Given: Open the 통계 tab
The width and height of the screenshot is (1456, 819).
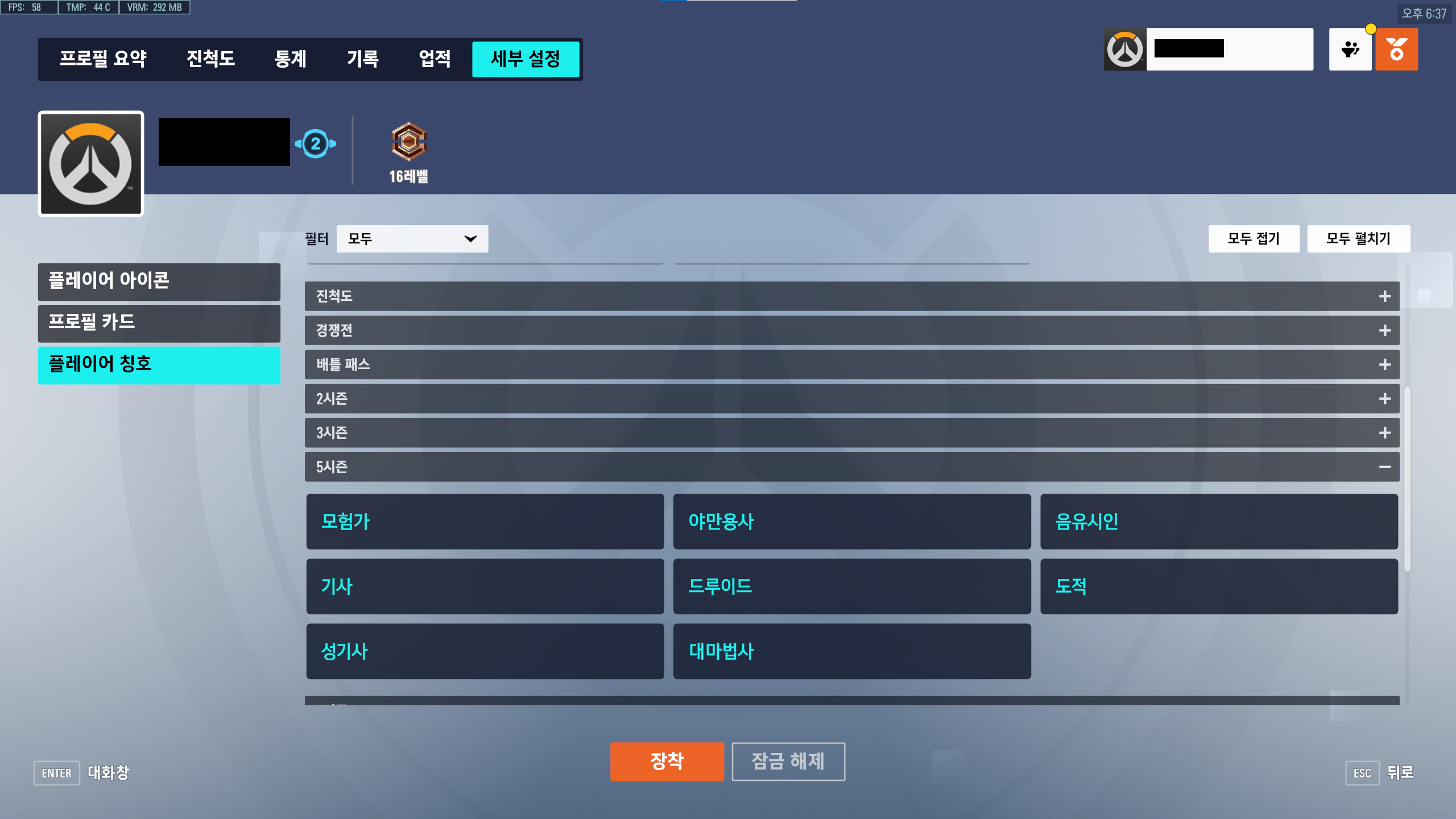Looking at the screenshot, I should pyautogui.click(x=291, y=59).
